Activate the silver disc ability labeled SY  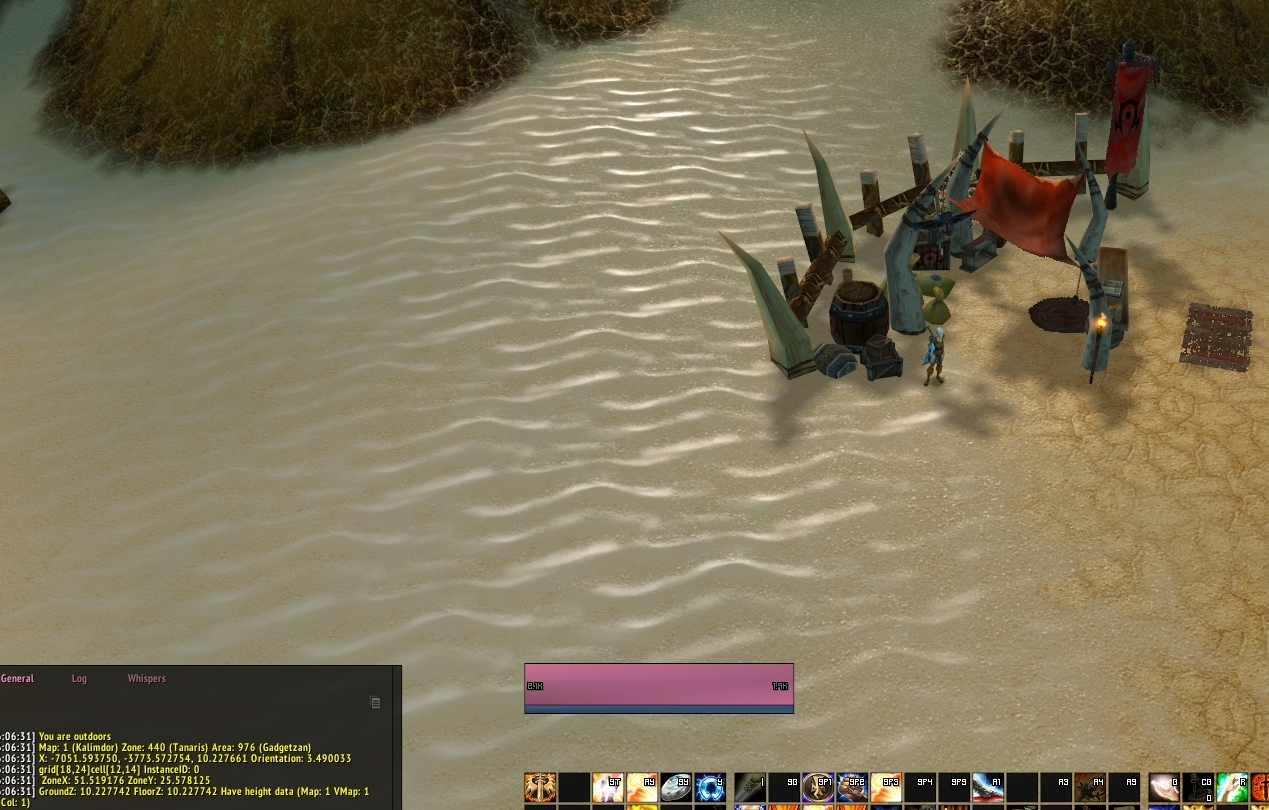click(676, 787)
